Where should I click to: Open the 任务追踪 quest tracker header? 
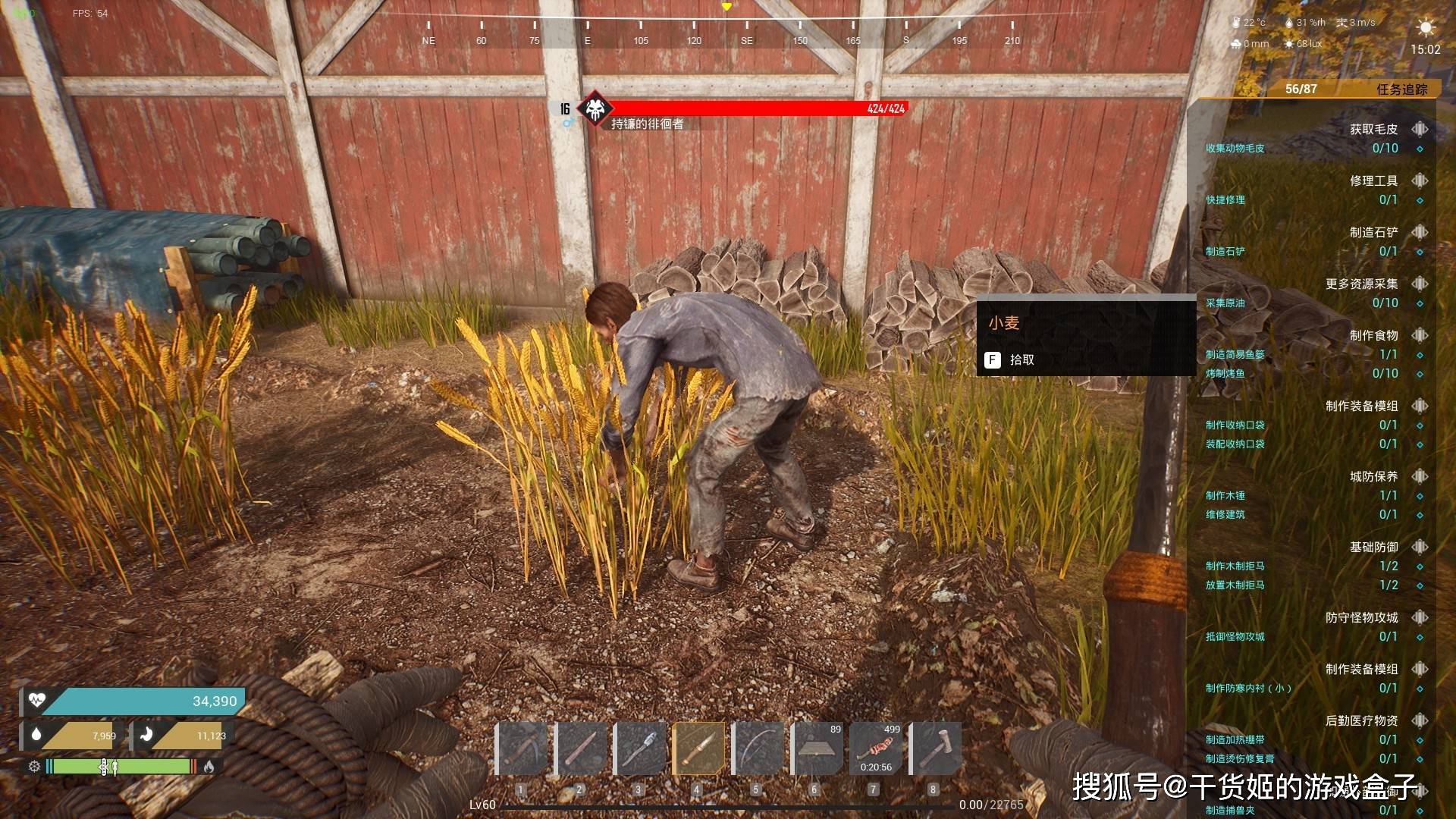coord(1401,89)
